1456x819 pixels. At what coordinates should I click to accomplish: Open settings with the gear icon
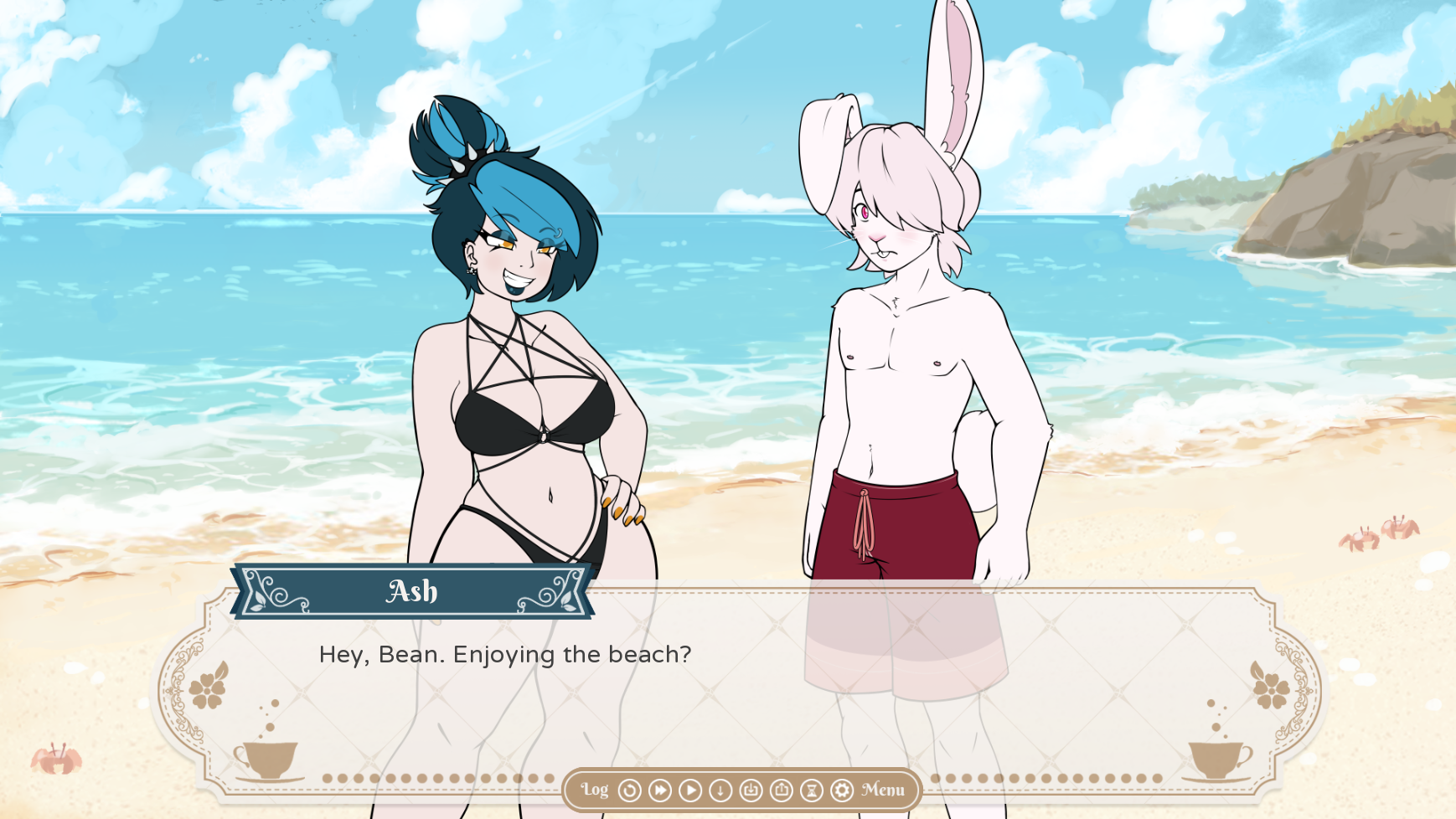[x=842, y=790]
